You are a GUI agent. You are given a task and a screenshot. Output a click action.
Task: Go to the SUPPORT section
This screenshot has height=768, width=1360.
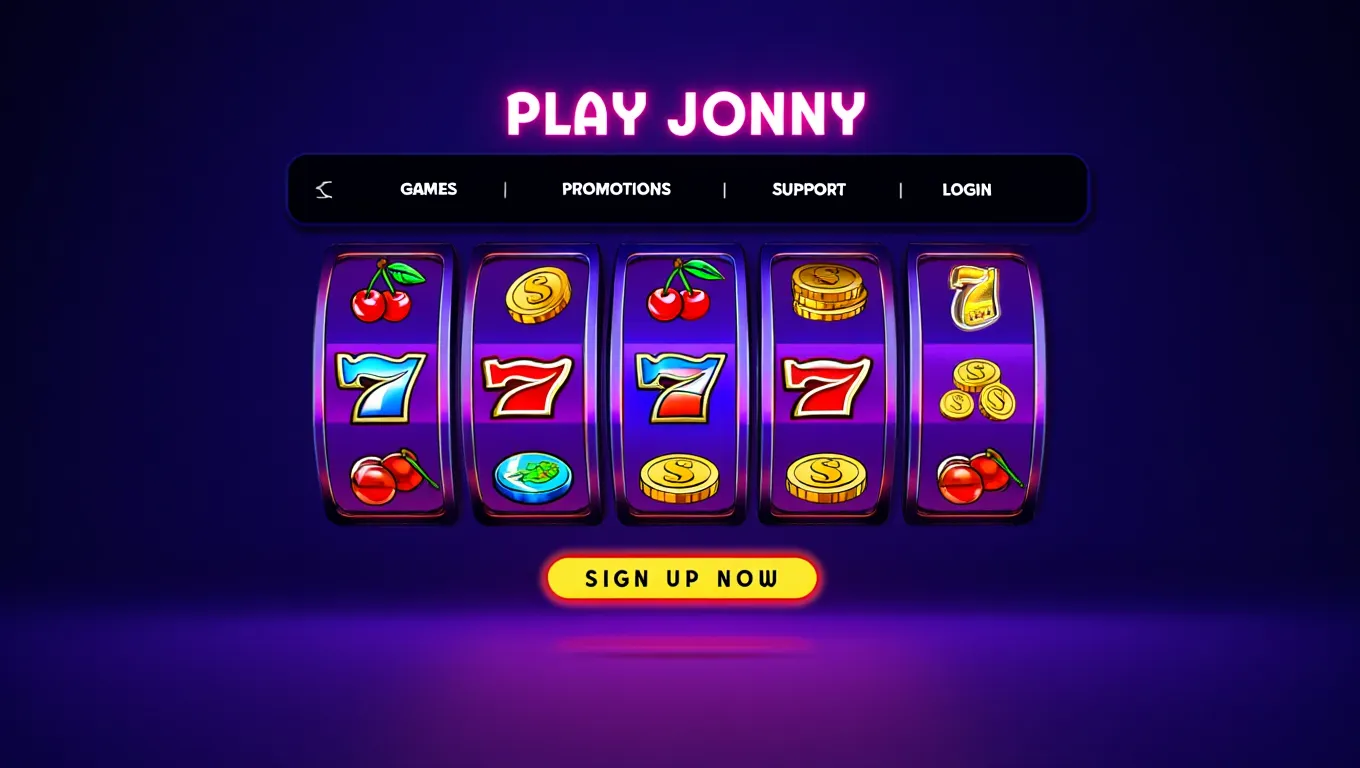click(809, 189)
